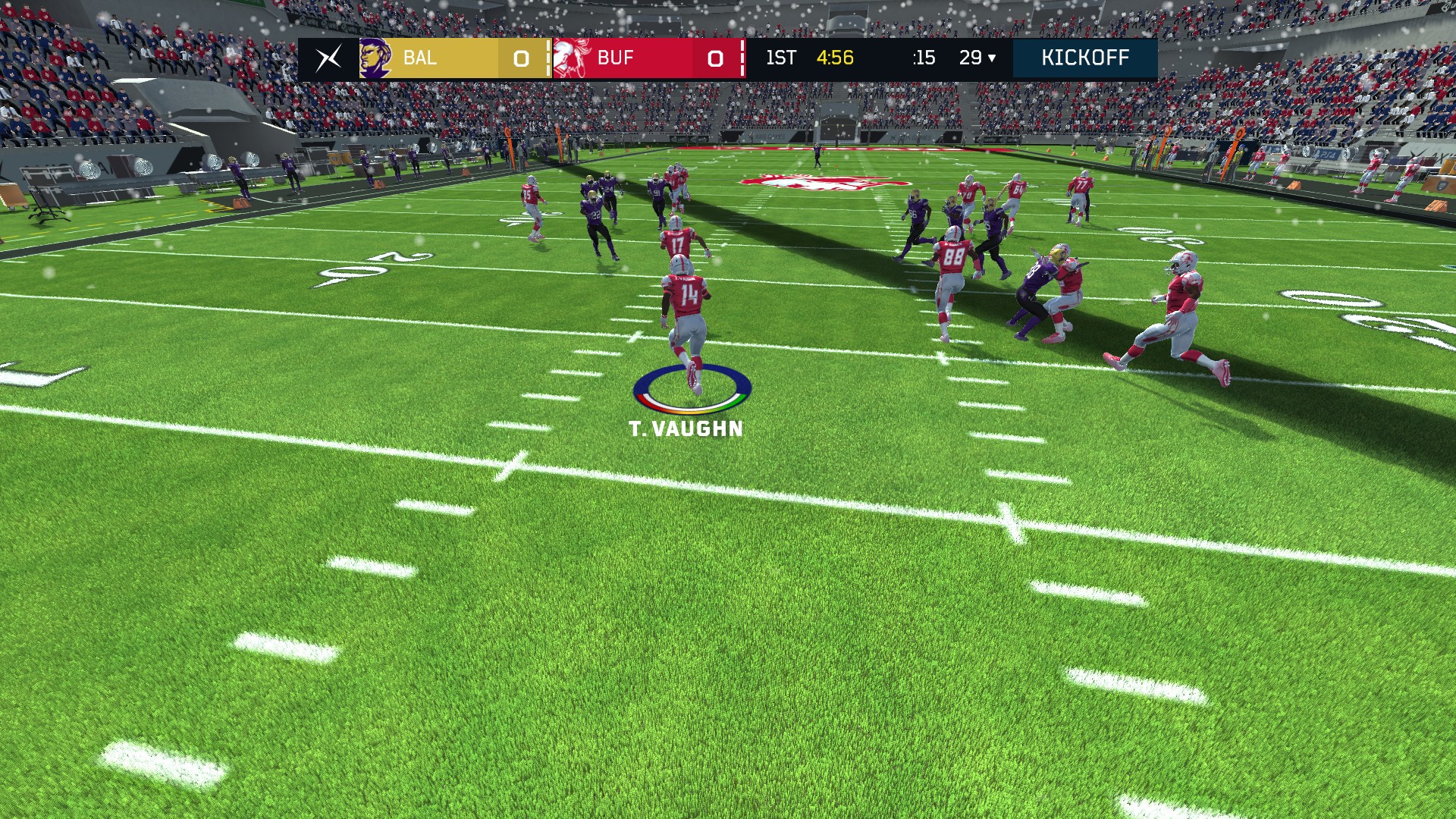Click the :15 play clock display
This screenshot has width=1456, height=819.
pos(924,58)
